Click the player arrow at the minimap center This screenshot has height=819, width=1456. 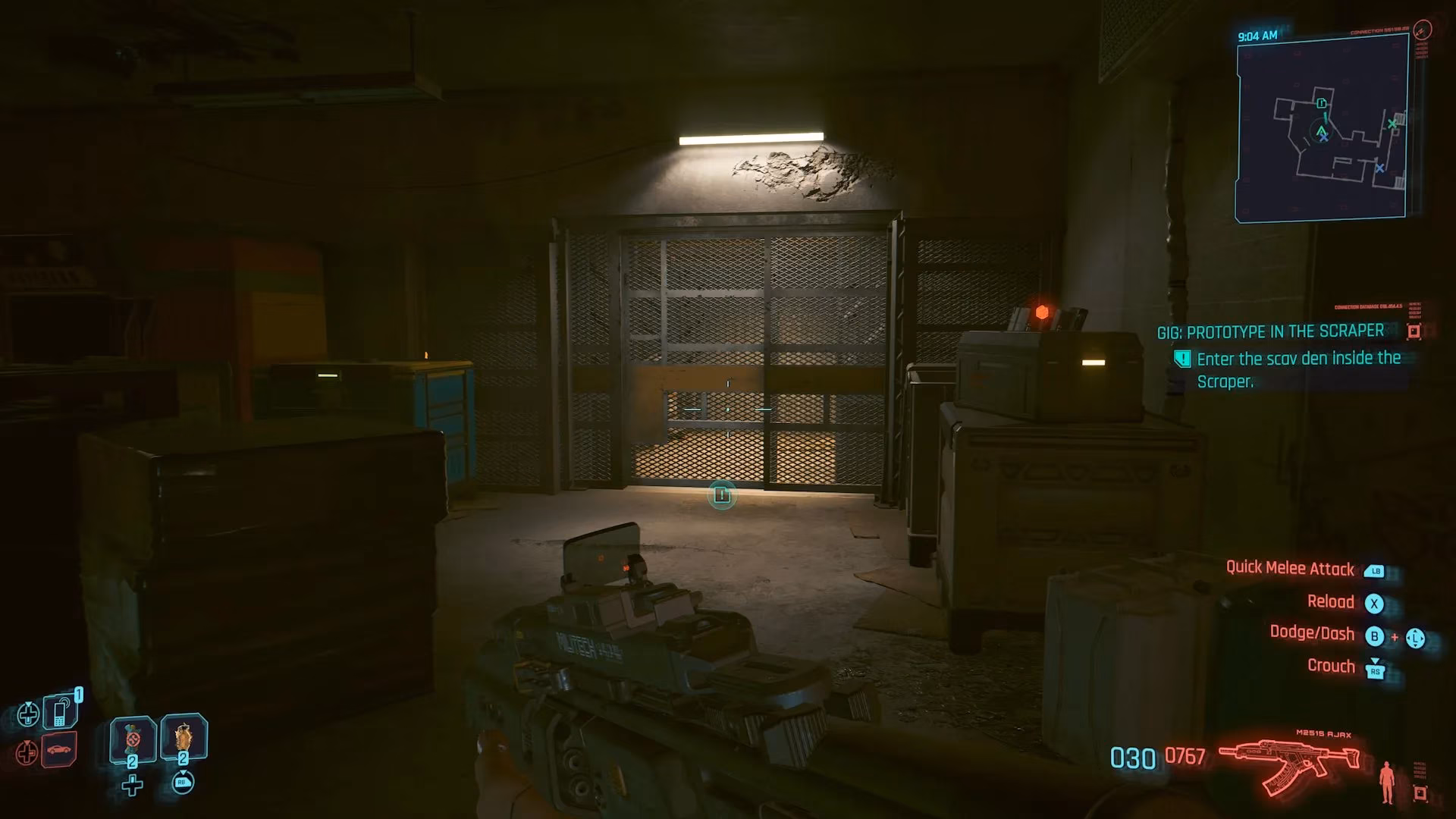pyautogui.click(x=1321, y=131)
